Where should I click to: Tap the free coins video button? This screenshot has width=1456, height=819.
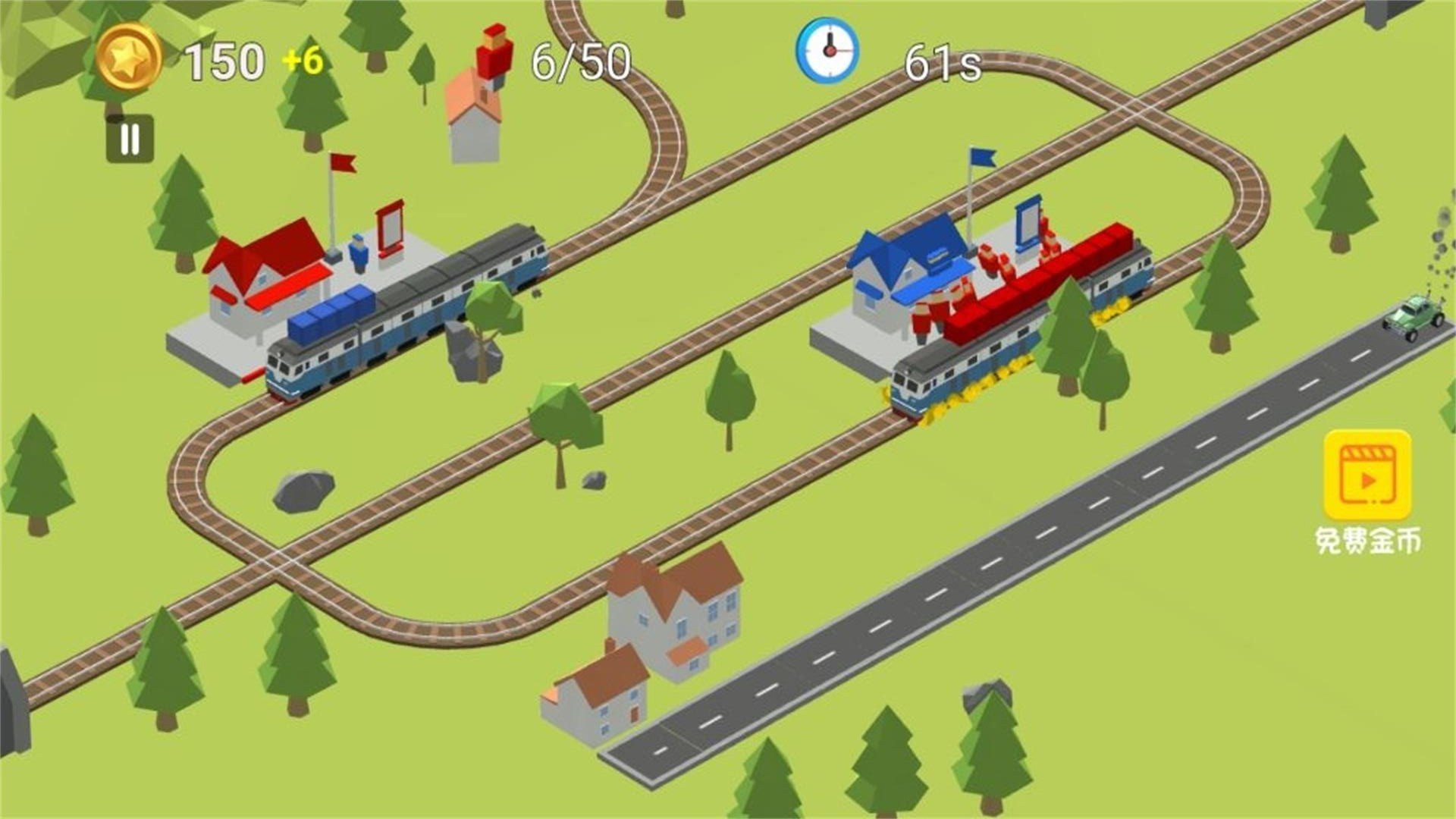point(1367,476)
